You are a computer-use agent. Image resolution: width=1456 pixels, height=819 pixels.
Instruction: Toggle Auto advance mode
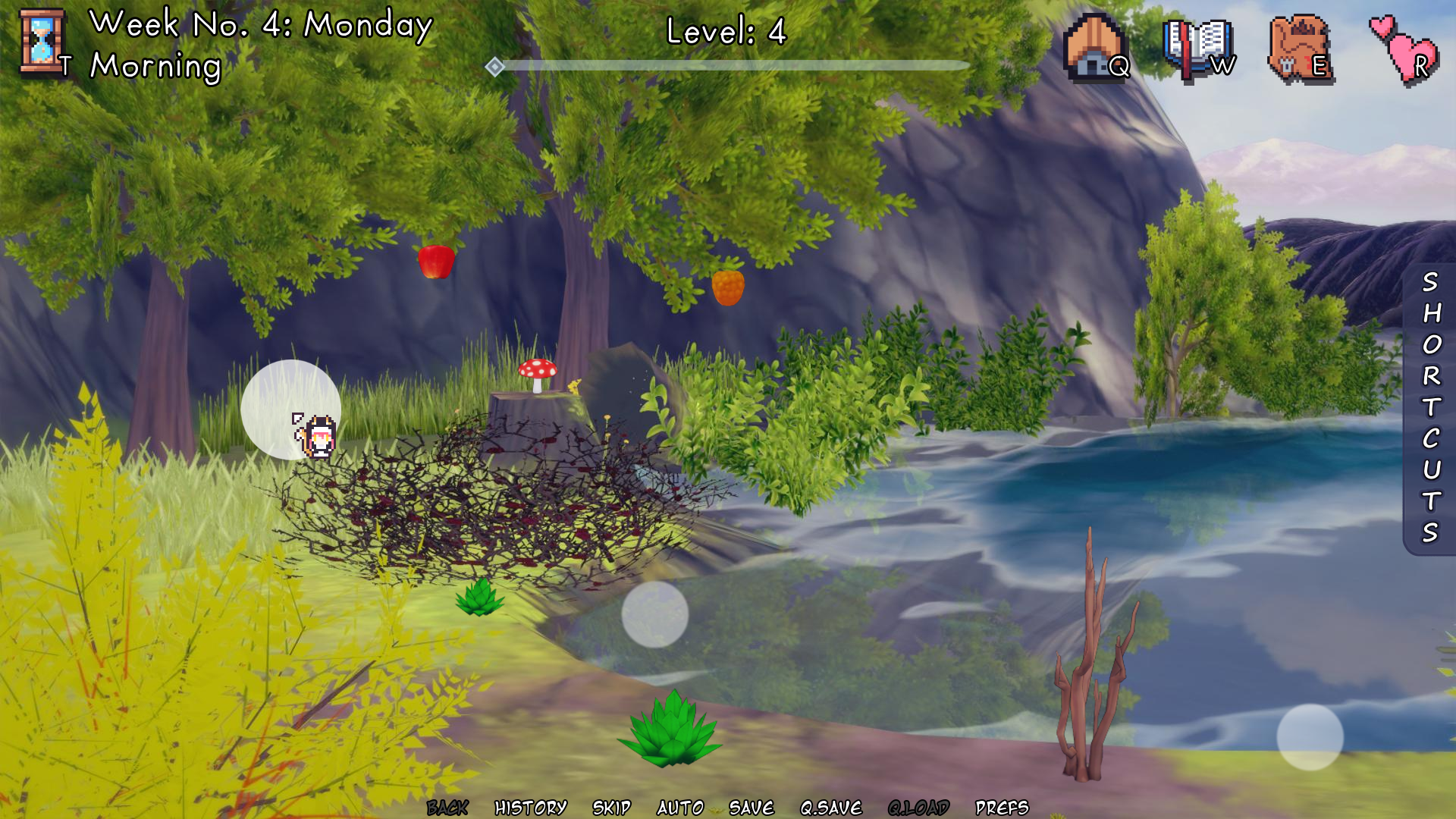(x=680, y=808)
